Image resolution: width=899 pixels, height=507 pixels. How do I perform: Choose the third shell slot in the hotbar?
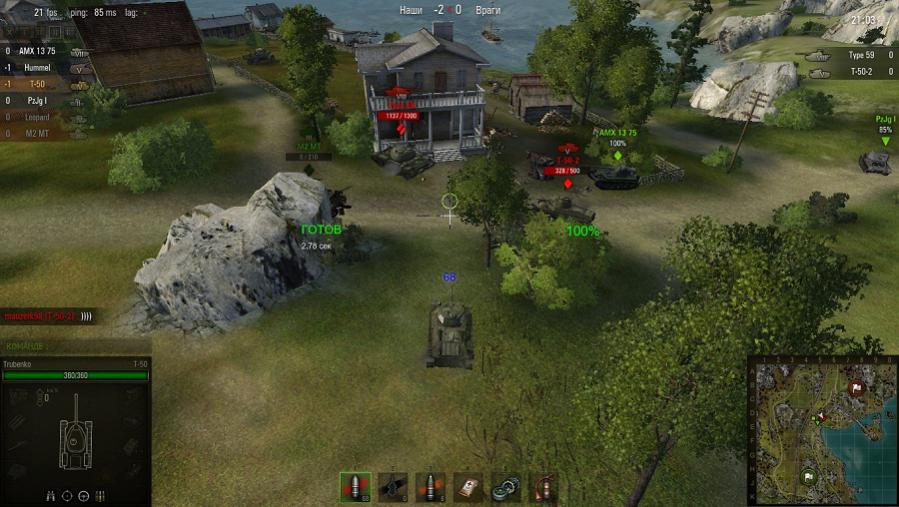click(430, 487)
